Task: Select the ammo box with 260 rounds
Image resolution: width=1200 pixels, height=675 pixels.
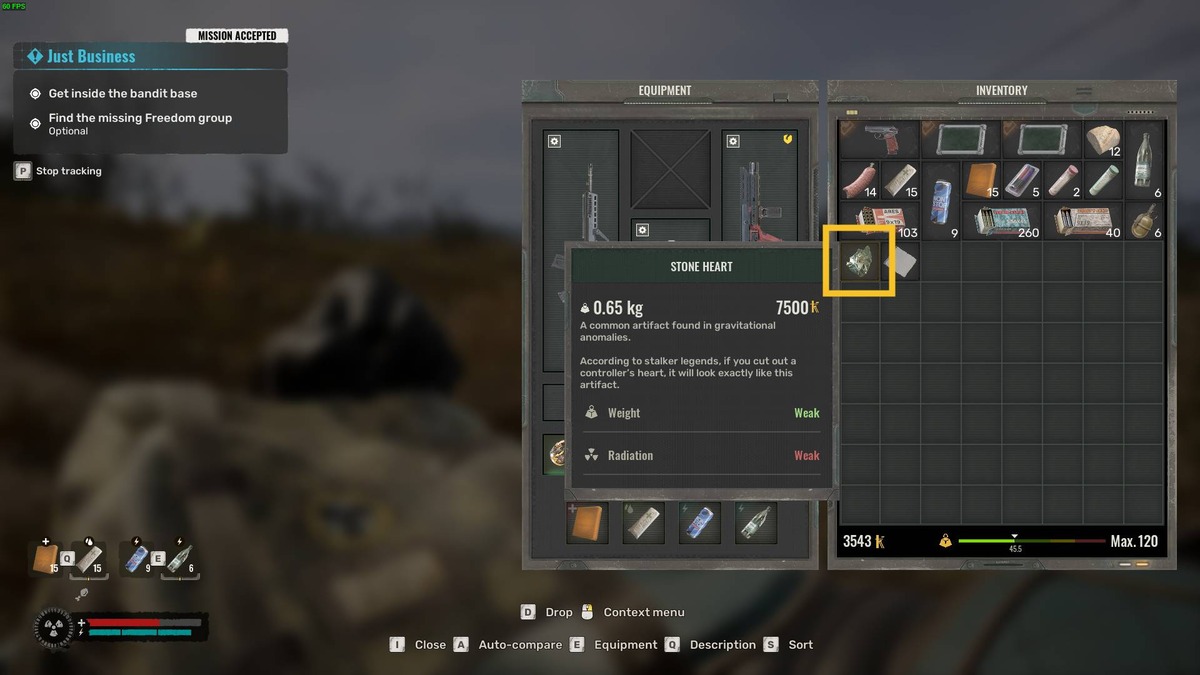Action: (1002, 220)
